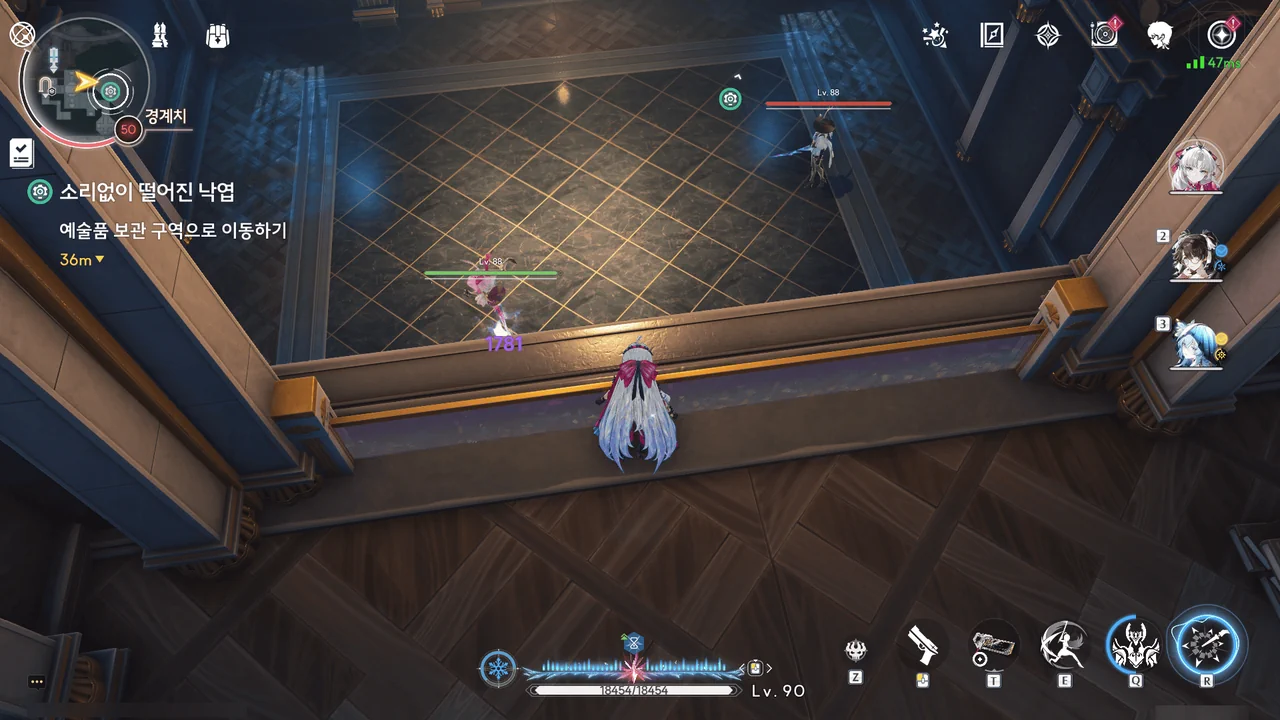
Task: Open the globe icon beside the minimap
Action: 22,34
